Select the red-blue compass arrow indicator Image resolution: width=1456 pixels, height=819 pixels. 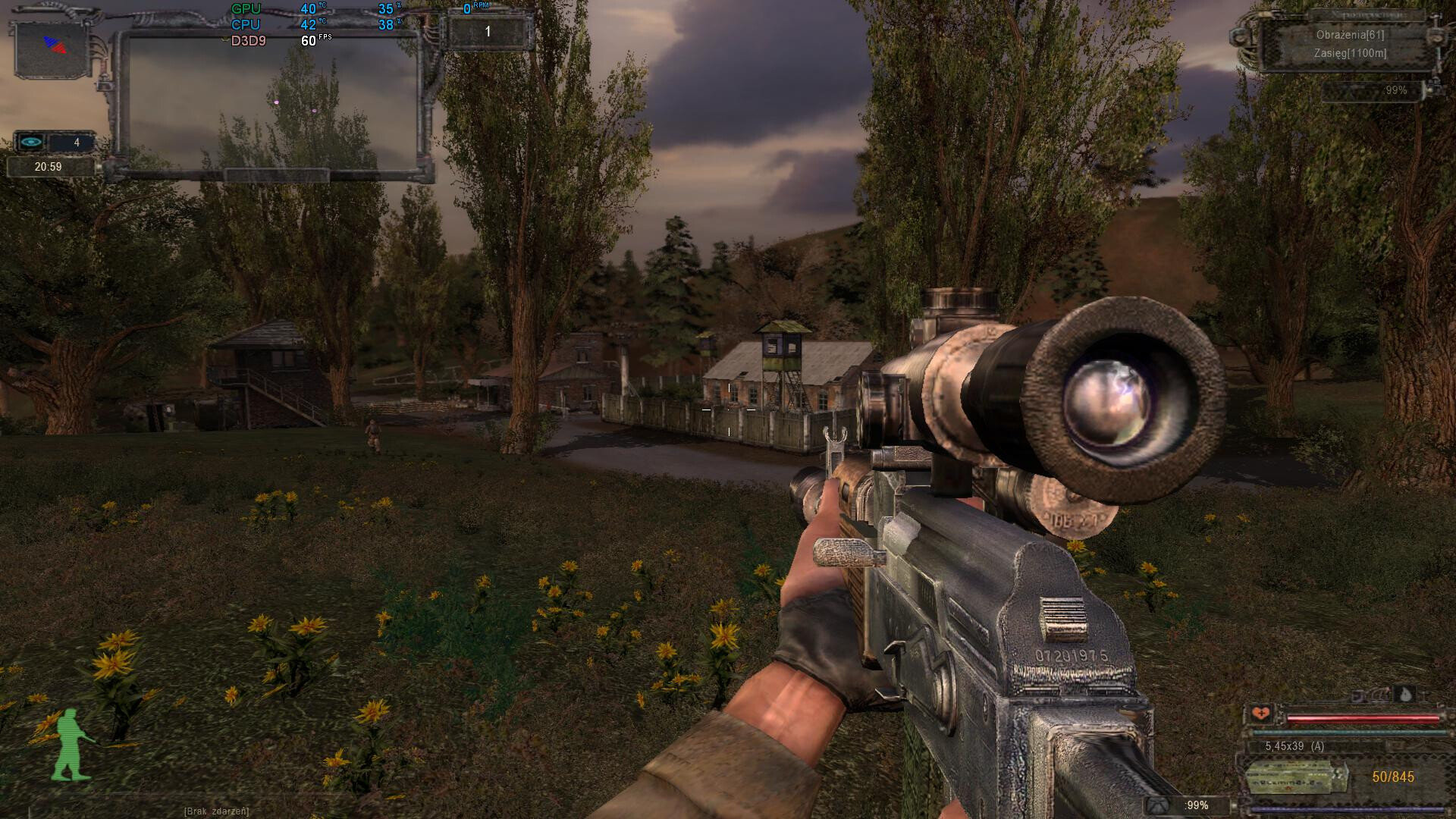[55, 45]
